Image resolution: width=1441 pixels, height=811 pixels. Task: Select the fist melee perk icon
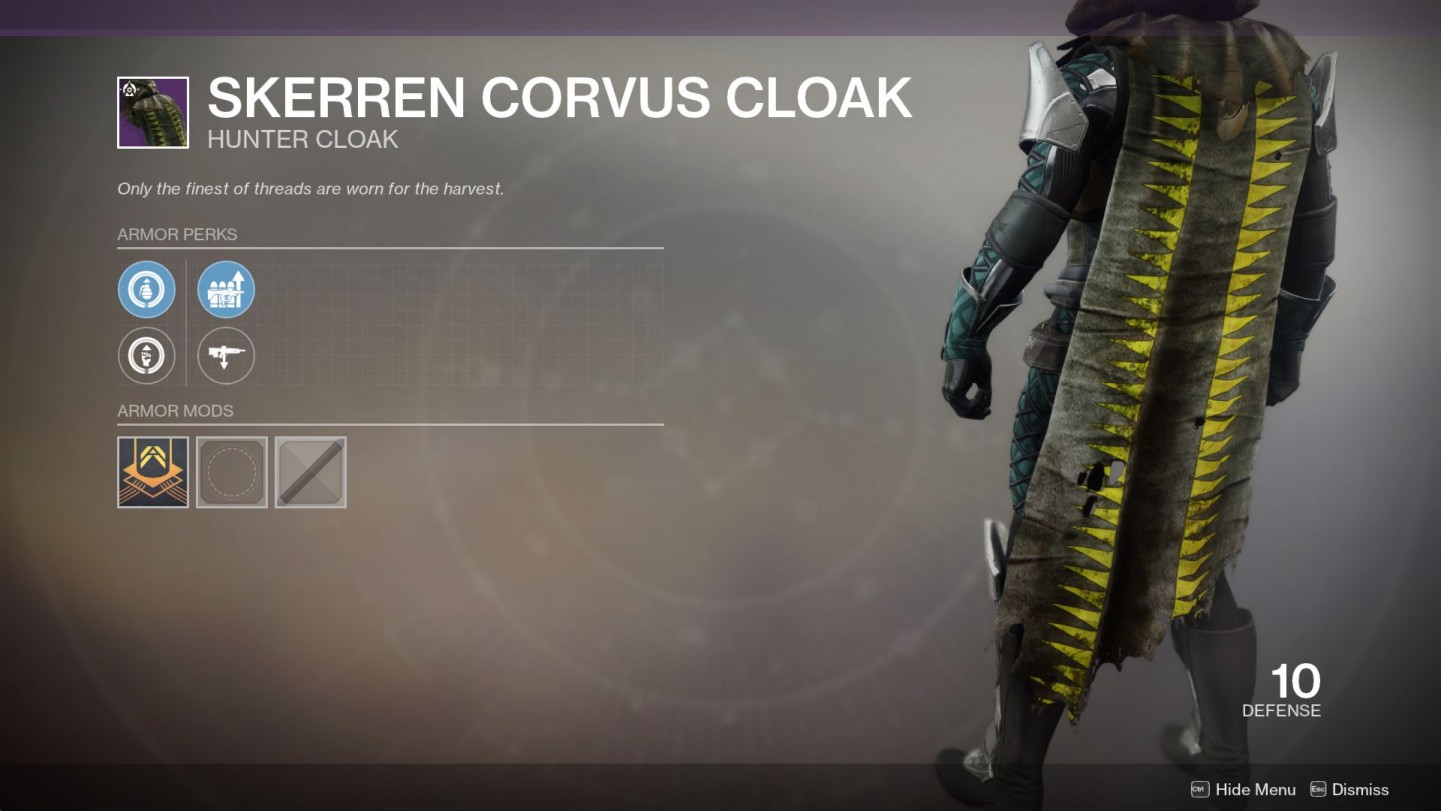point(147,356)
